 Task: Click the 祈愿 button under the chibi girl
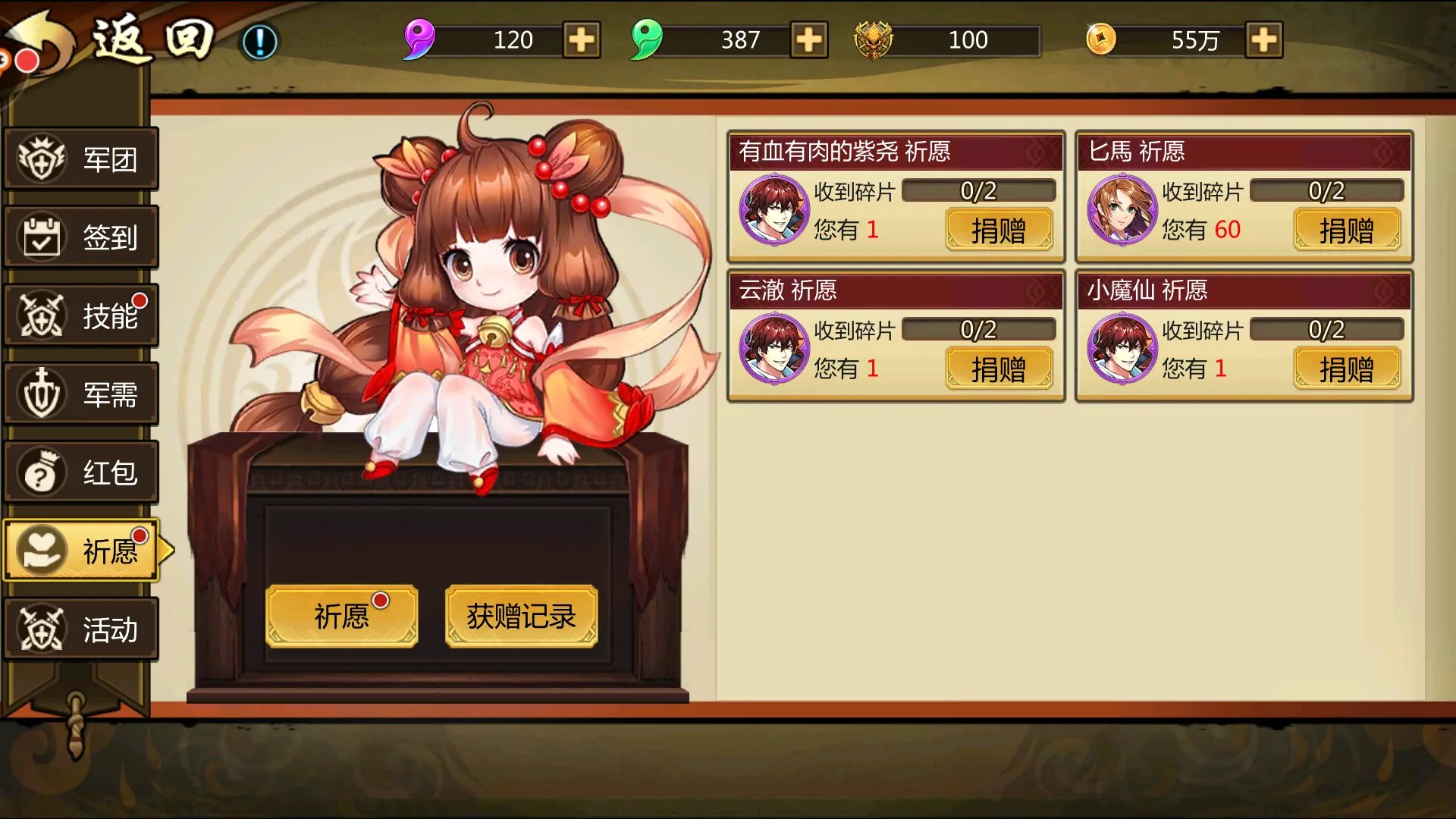click(341, 616)
